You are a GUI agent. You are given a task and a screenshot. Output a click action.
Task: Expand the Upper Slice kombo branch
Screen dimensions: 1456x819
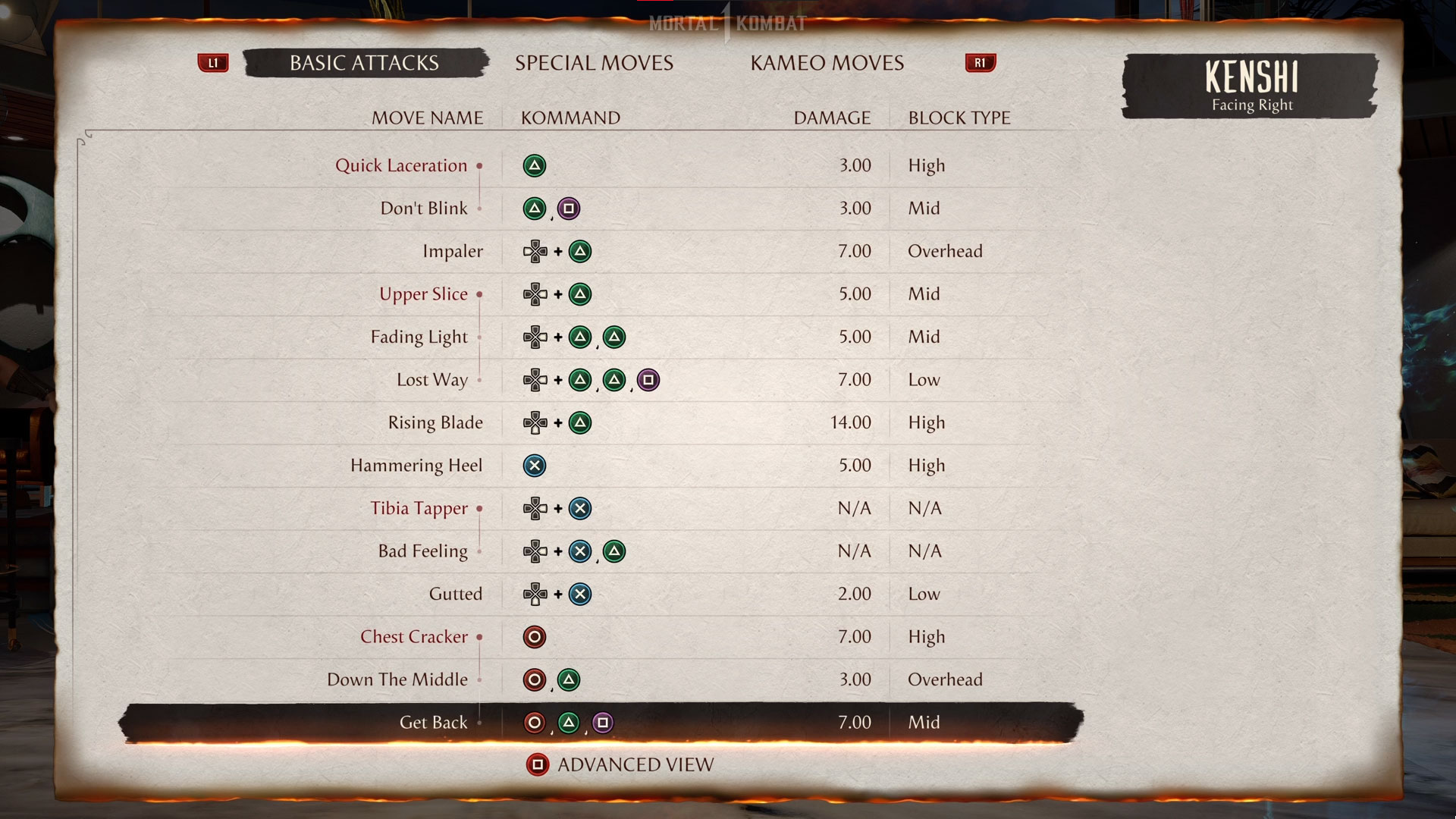479,295
